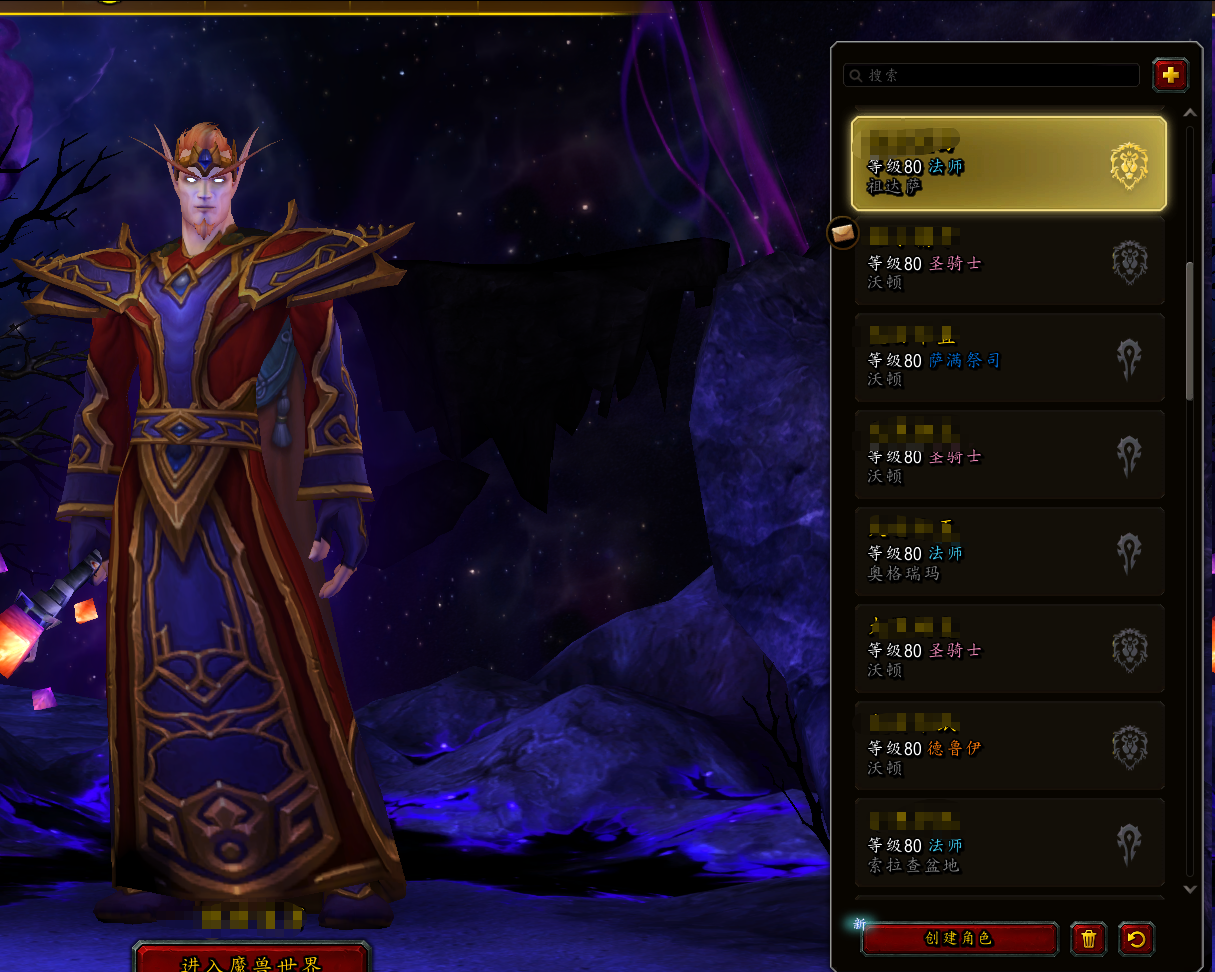Viewport: 1215px width, 972px height.
Task: Click the mail envelope icon beside character list
Action: coord(843,233)
